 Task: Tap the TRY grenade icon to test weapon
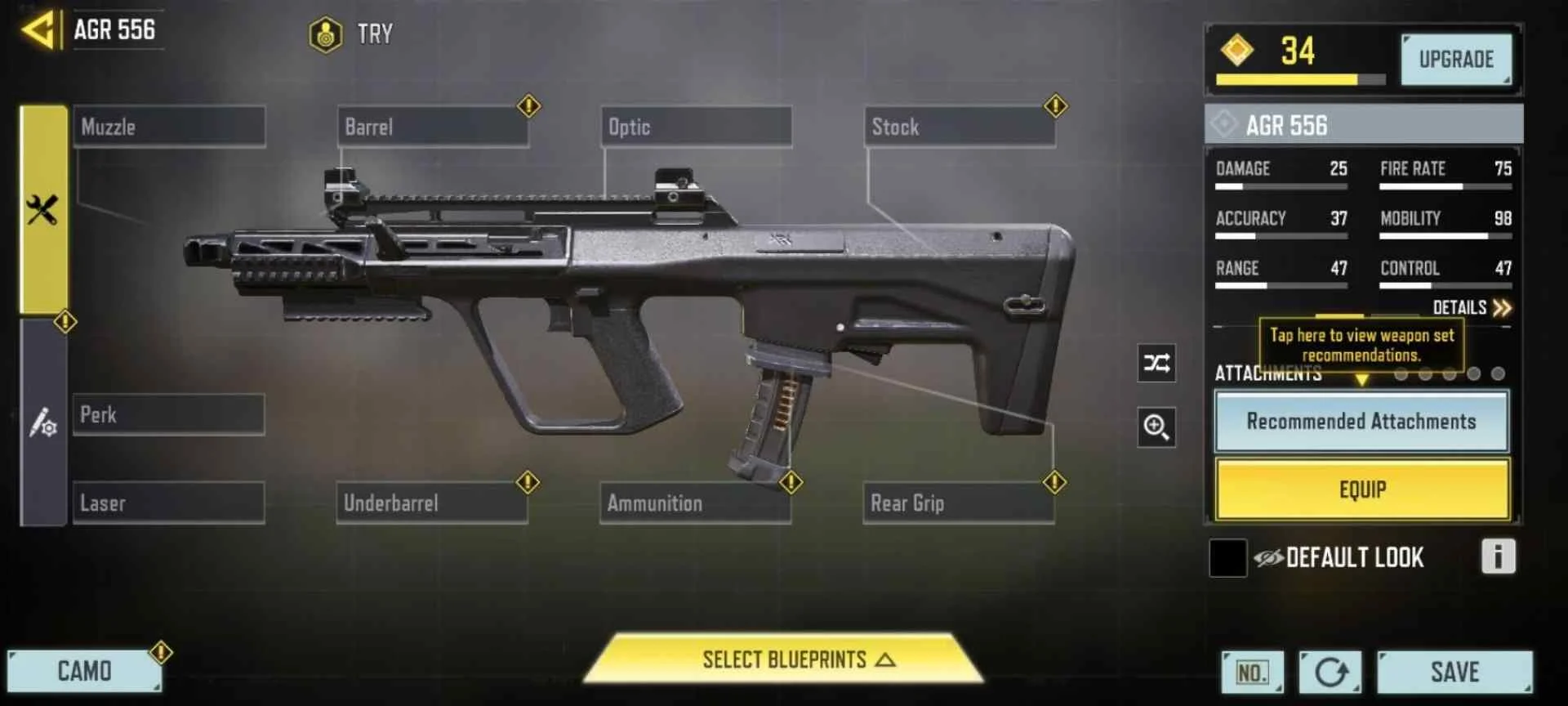(325, 34)
